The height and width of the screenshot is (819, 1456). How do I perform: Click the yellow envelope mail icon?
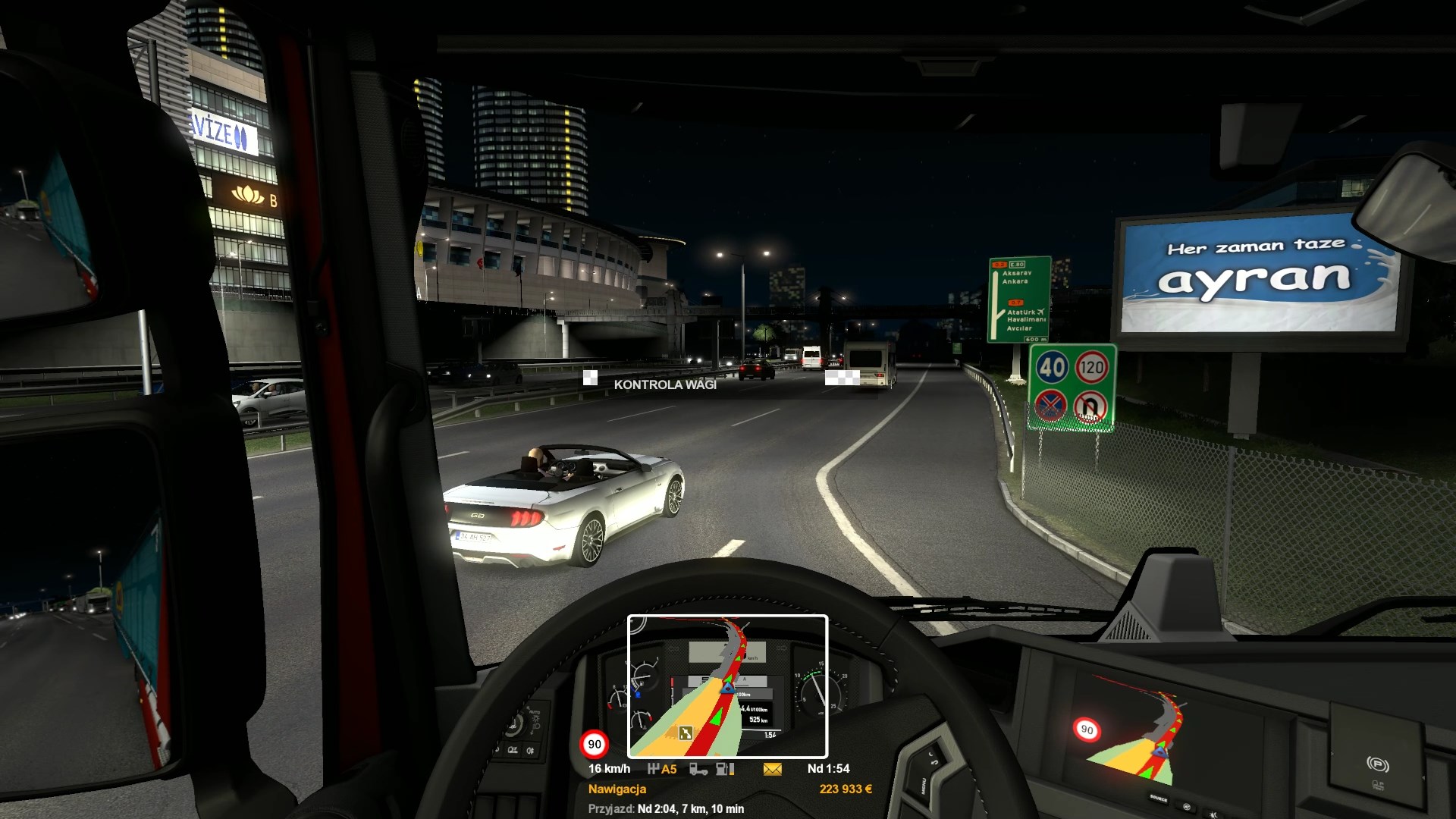[772, 769]
